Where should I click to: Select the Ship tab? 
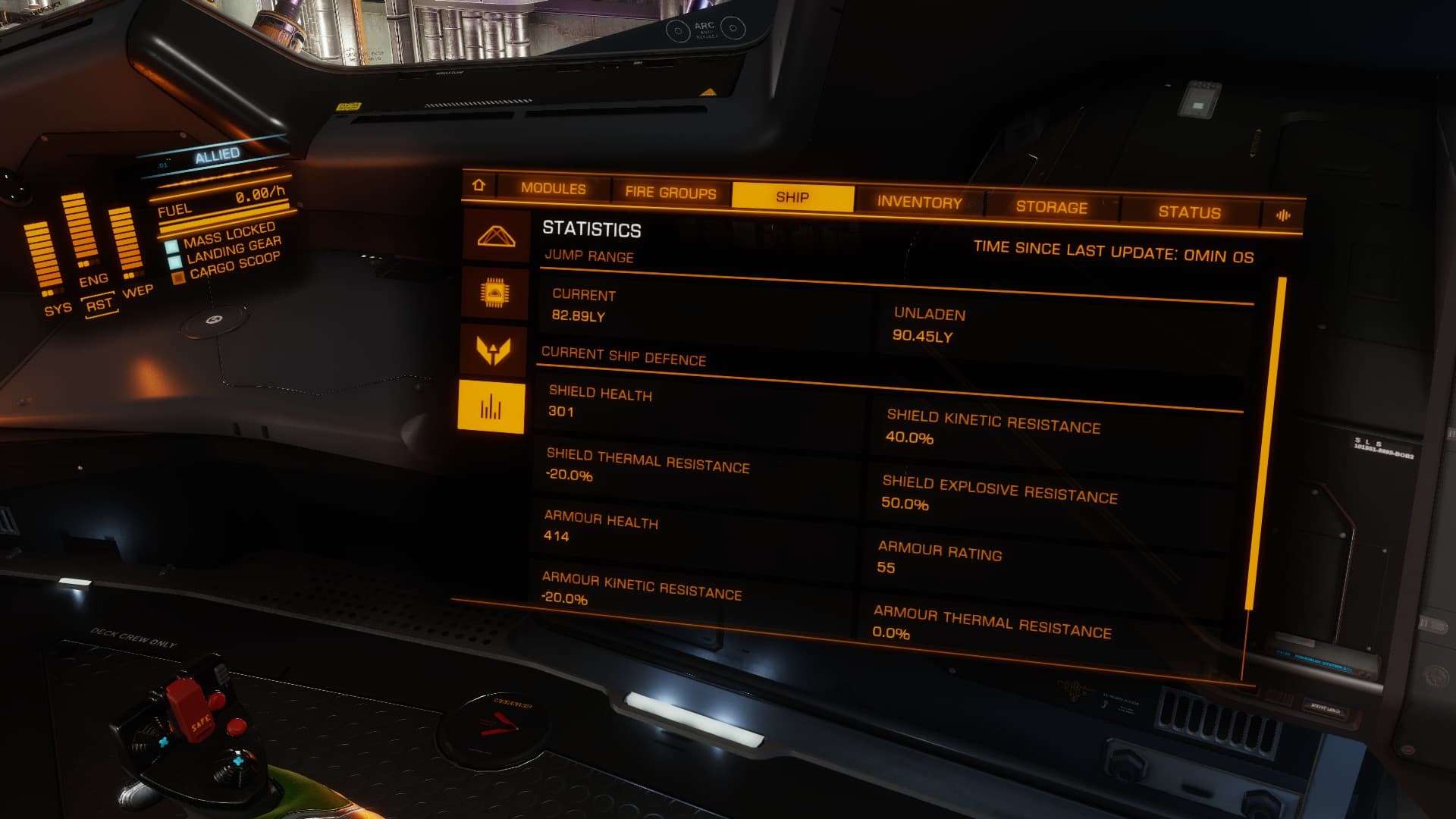pyautogui.click(x=792, y=197)
